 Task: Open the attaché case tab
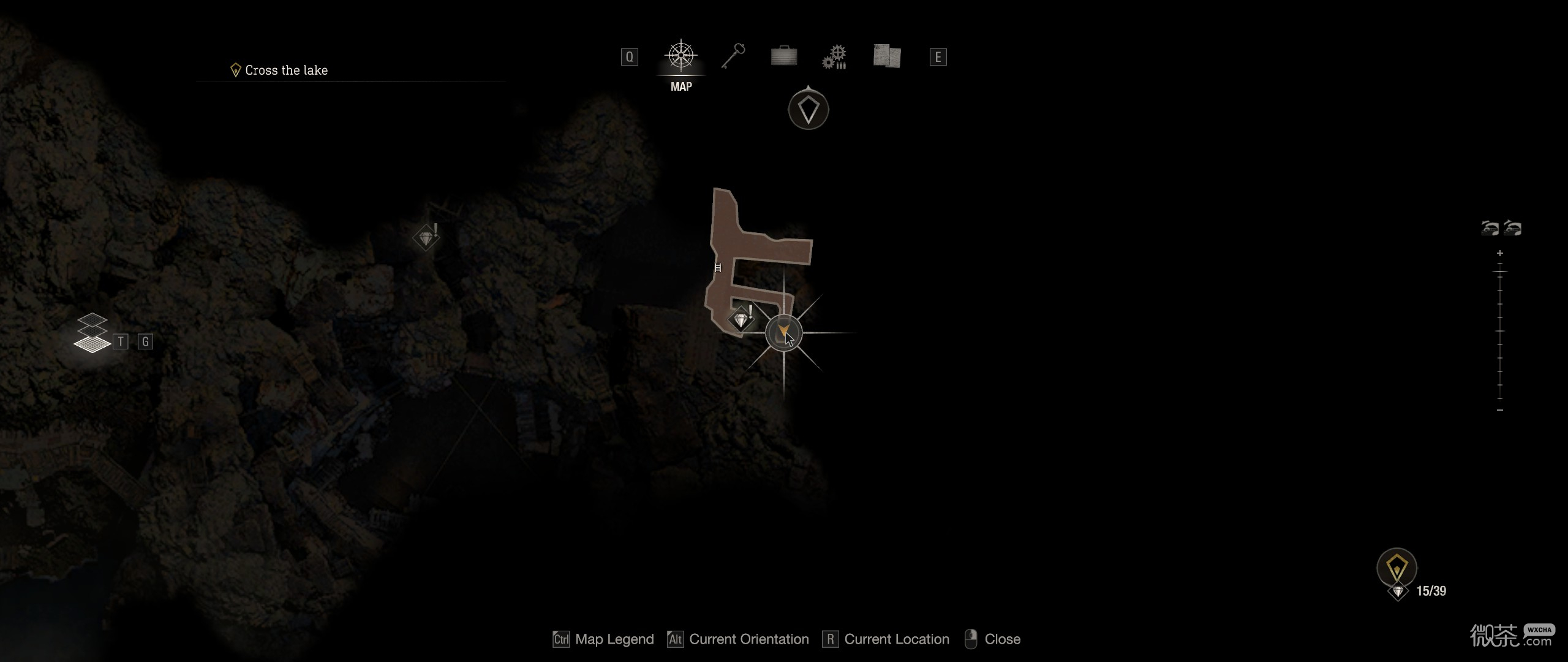click(x=783, y=56)
